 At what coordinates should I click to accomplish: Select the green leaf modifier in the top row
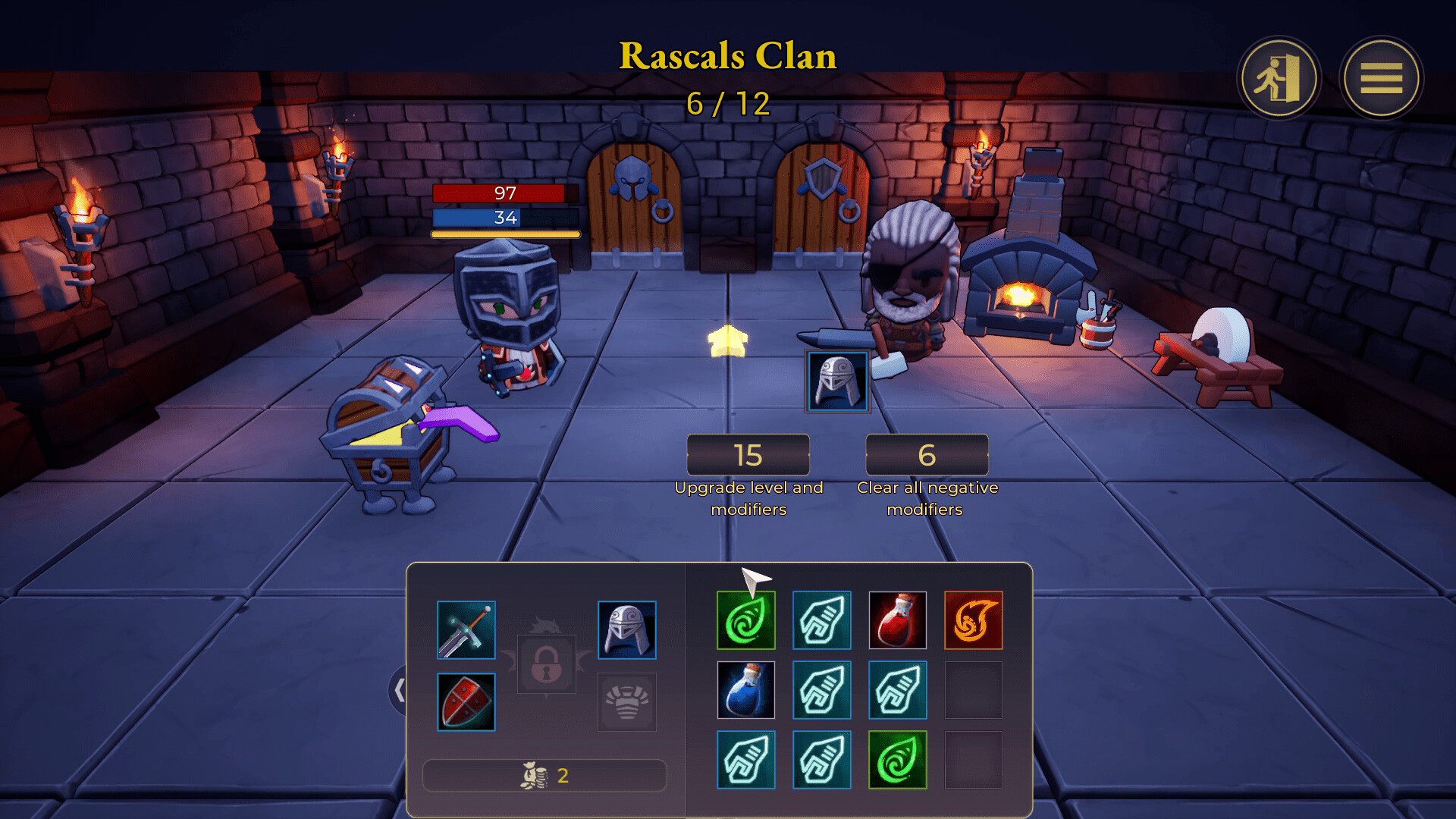click(746, 620)
